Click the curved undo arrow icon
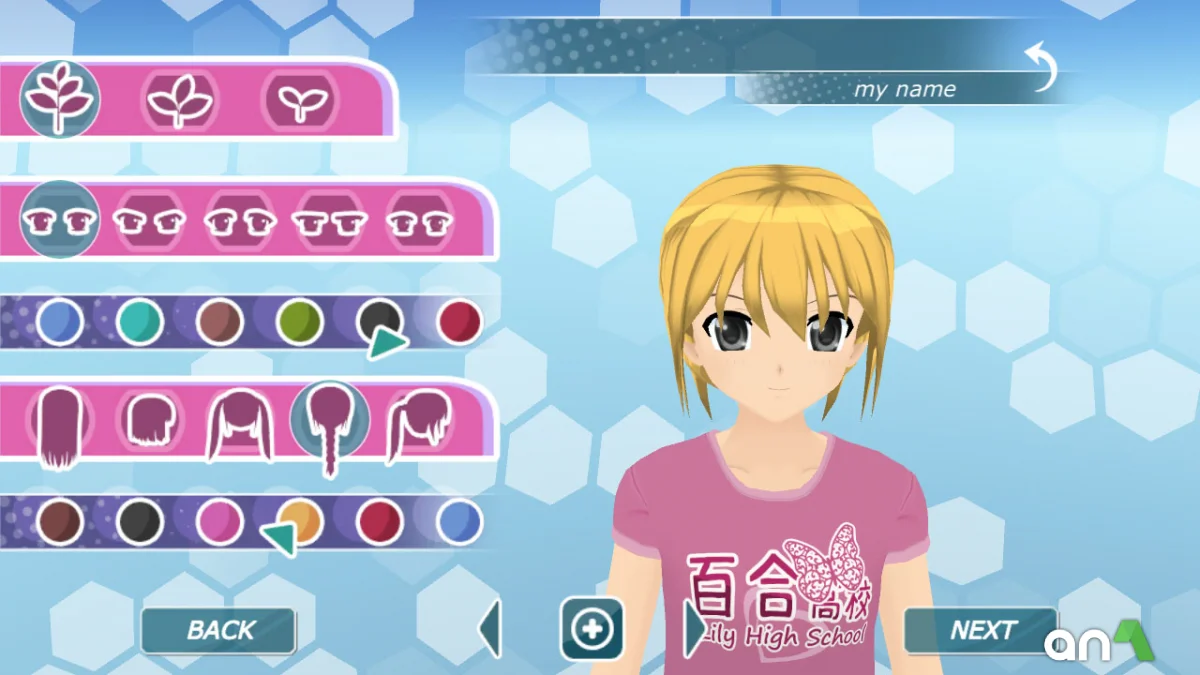The image size is (1200, 675). click(1042, 66)
